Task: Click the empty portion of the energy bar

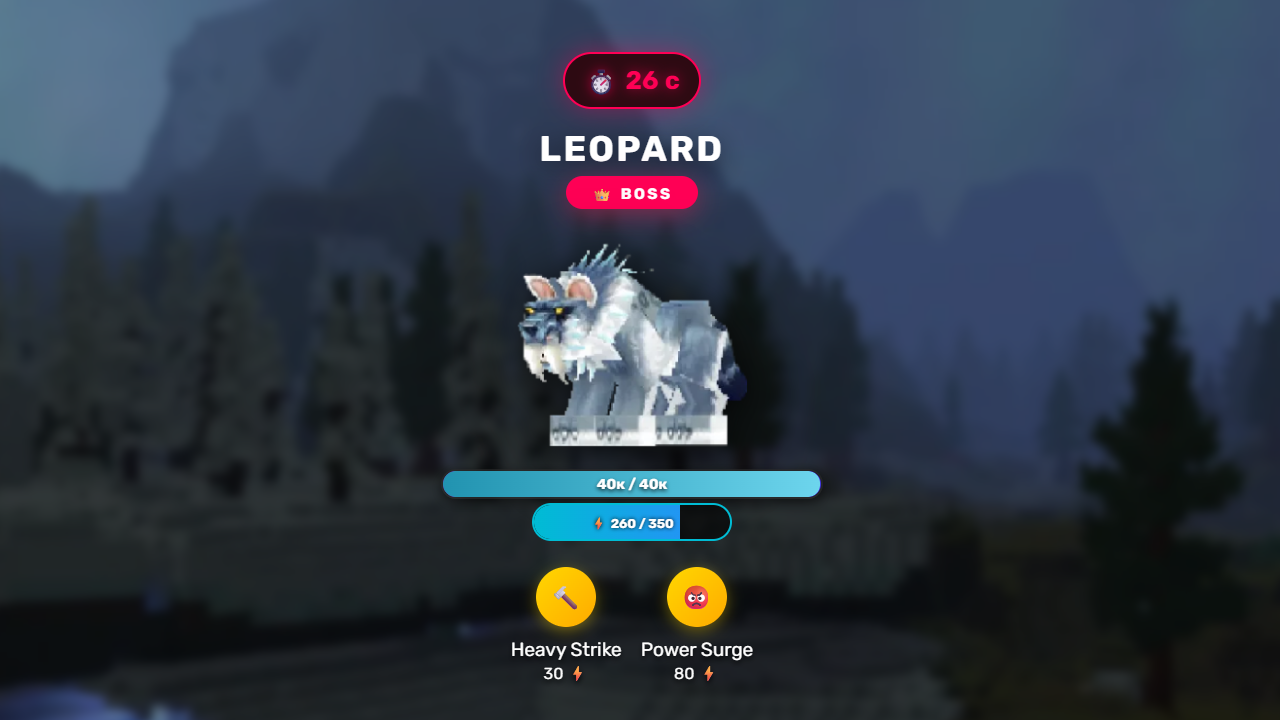Action: click(x=705, y=521)
